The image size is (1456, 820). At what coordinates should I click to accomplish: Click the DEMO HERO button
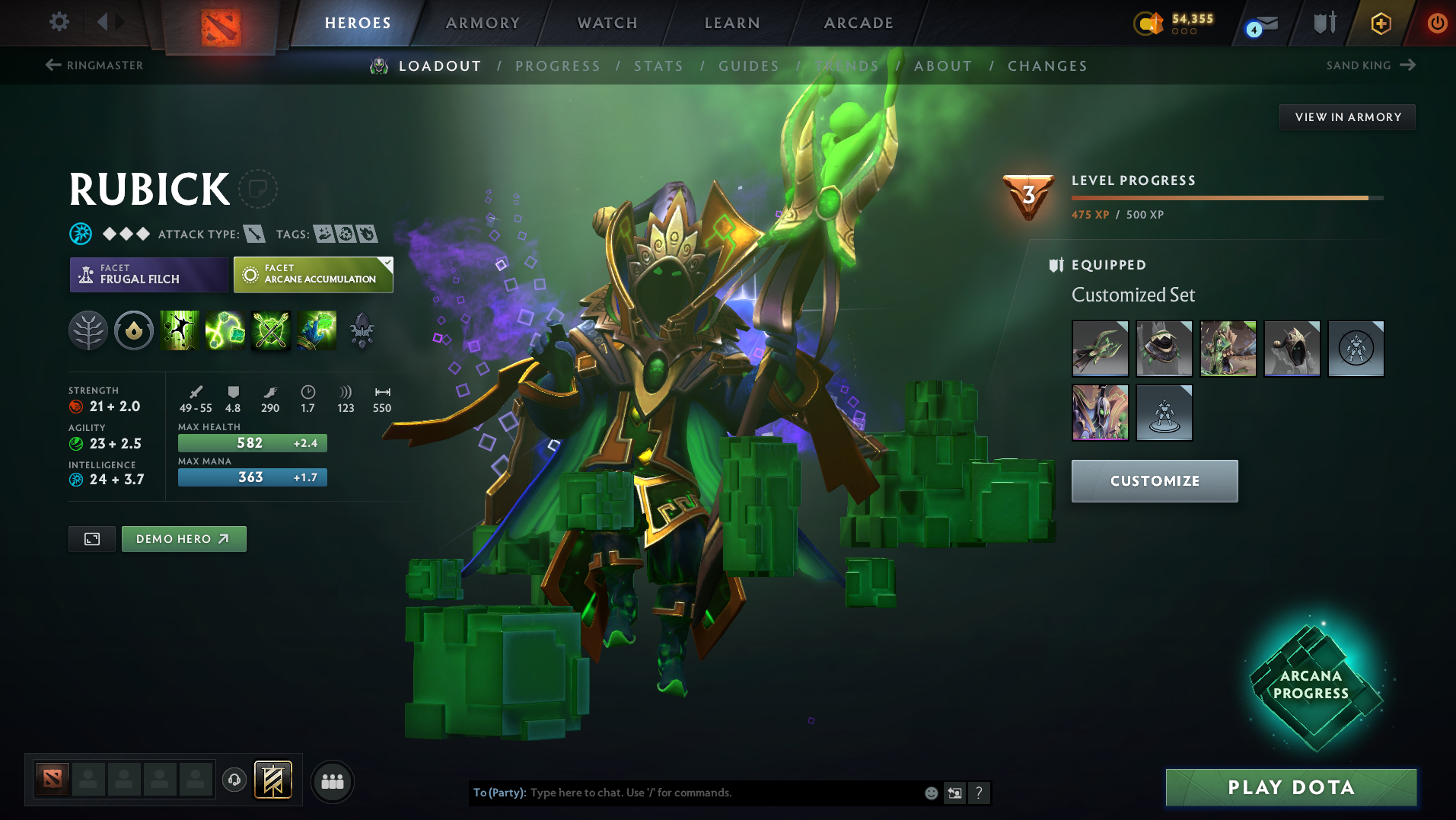click(x=183, y=538)
